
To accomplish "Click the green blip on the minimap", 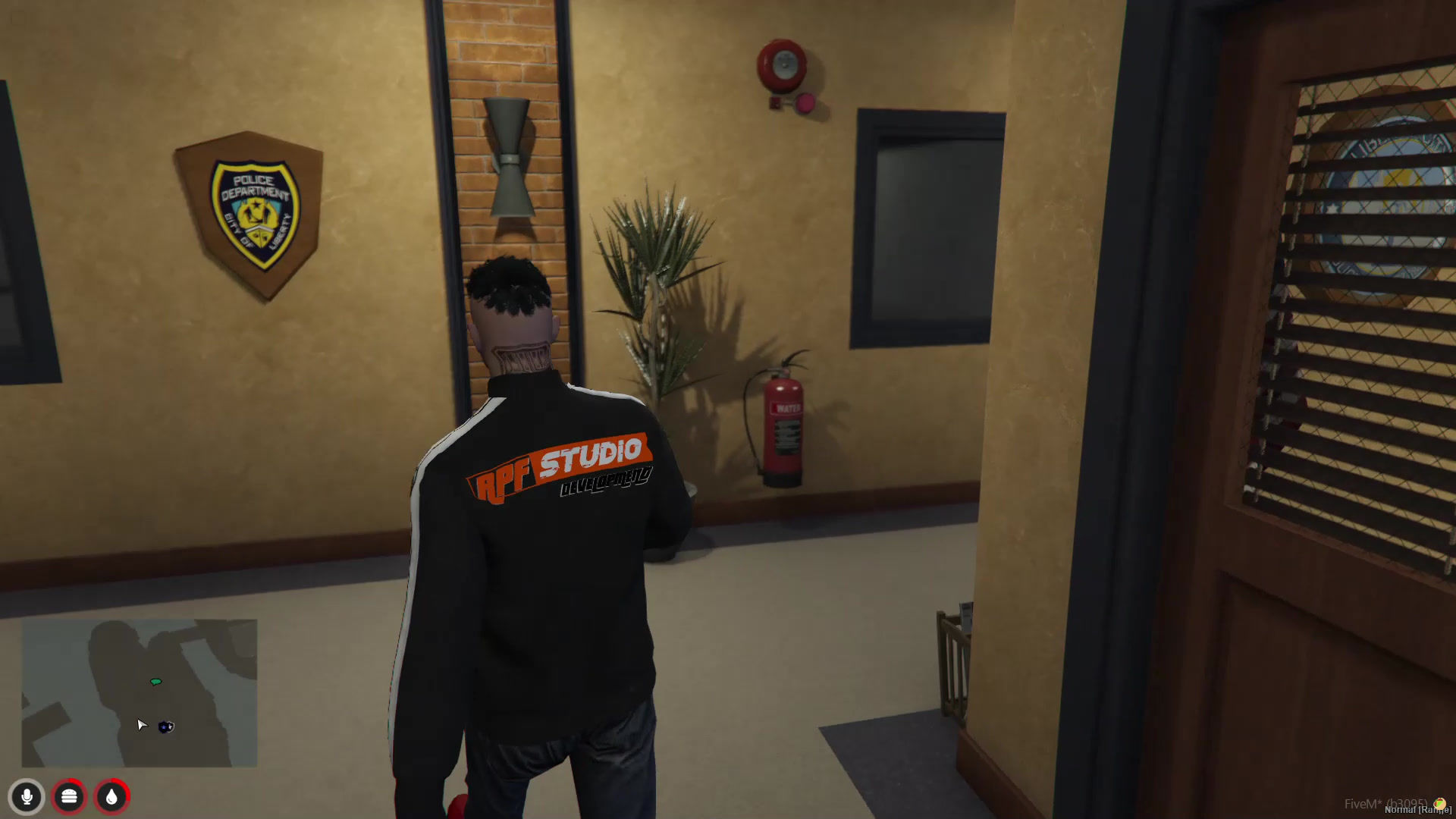I will pos(155,682).
